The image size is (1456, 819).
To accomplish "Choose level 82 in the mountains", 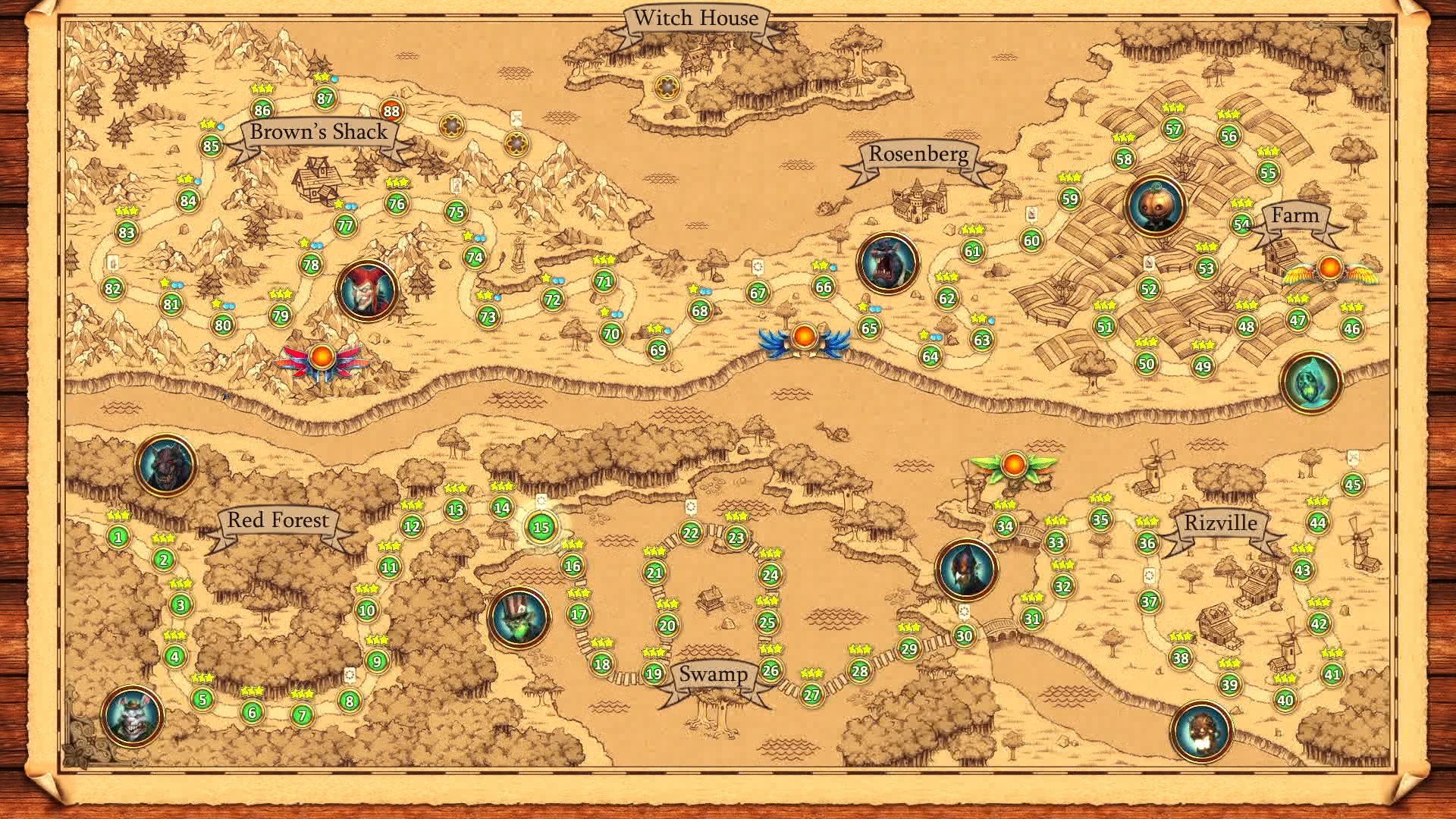I will click(x=113, y=288).
